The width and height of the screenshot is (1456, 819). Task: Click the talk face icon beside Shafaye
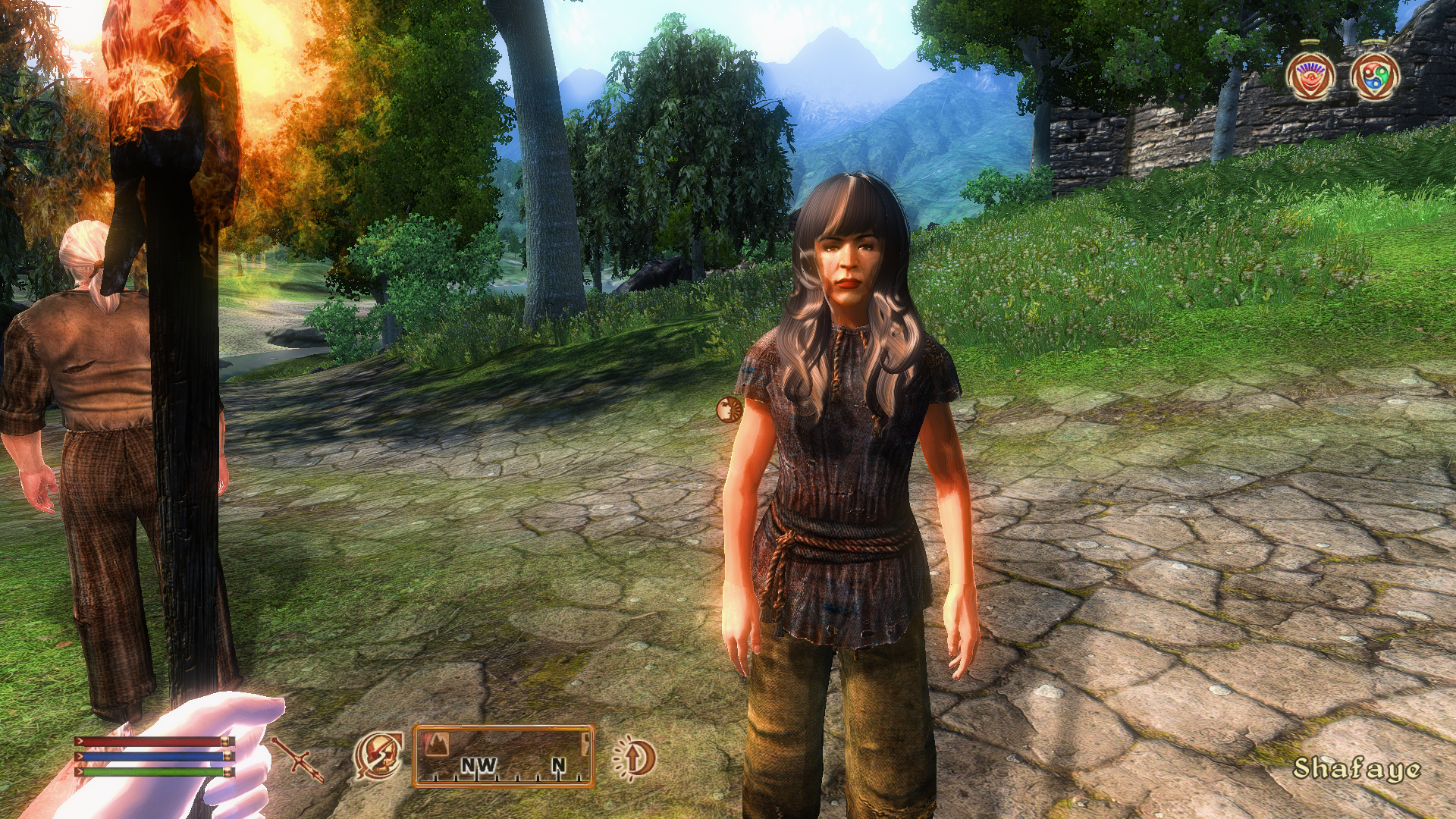click(x=729, y=409)
